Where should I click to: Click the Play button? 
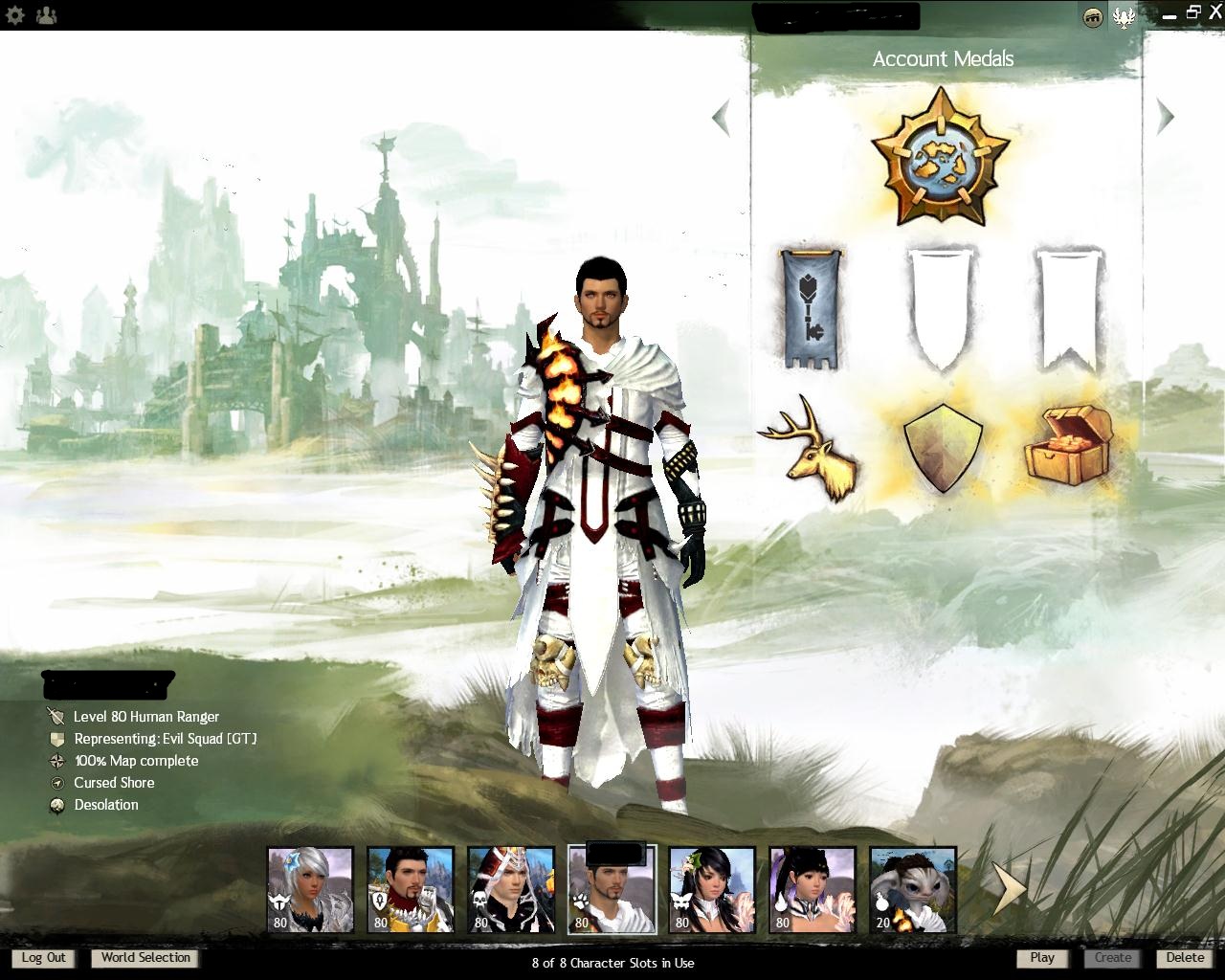(x=1042, y=958)
